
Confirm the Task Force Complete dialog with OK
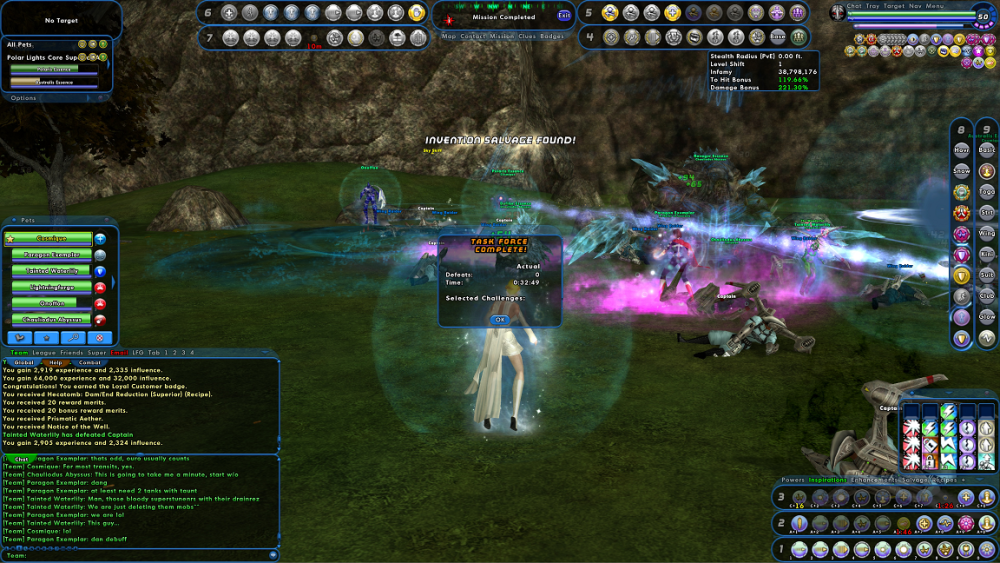pyautogui.click(x=500, y=320)
